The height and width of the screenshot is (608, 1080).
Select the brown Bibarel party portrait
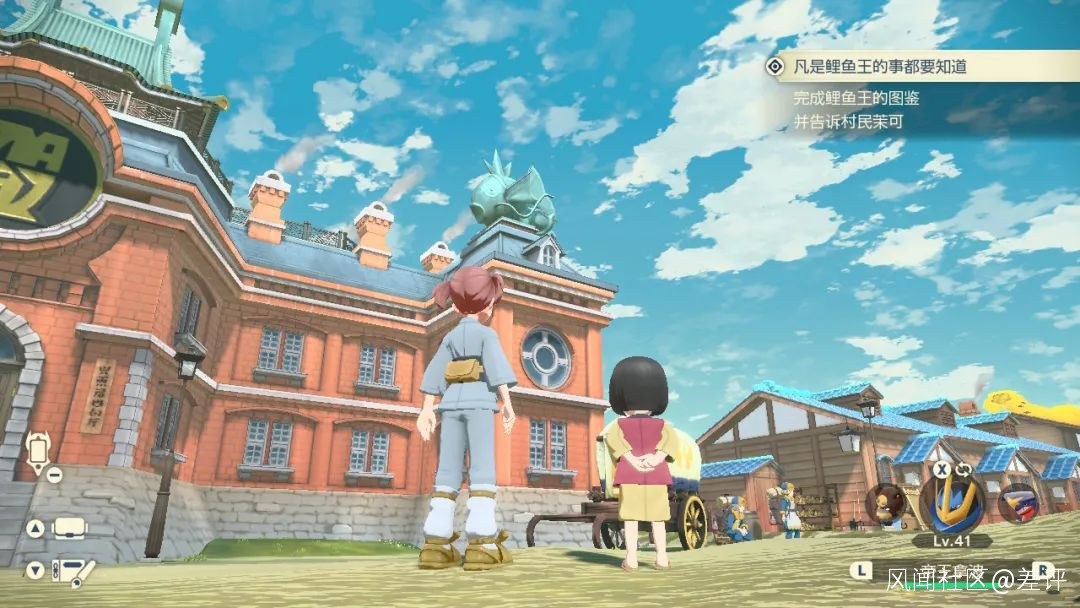click(x=886, y=503)
